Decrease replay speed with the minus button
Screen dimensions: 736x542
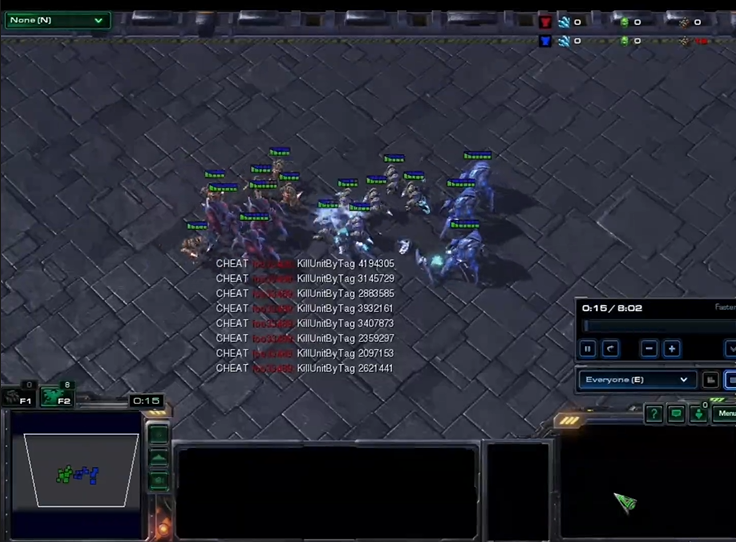coord(650,349)
